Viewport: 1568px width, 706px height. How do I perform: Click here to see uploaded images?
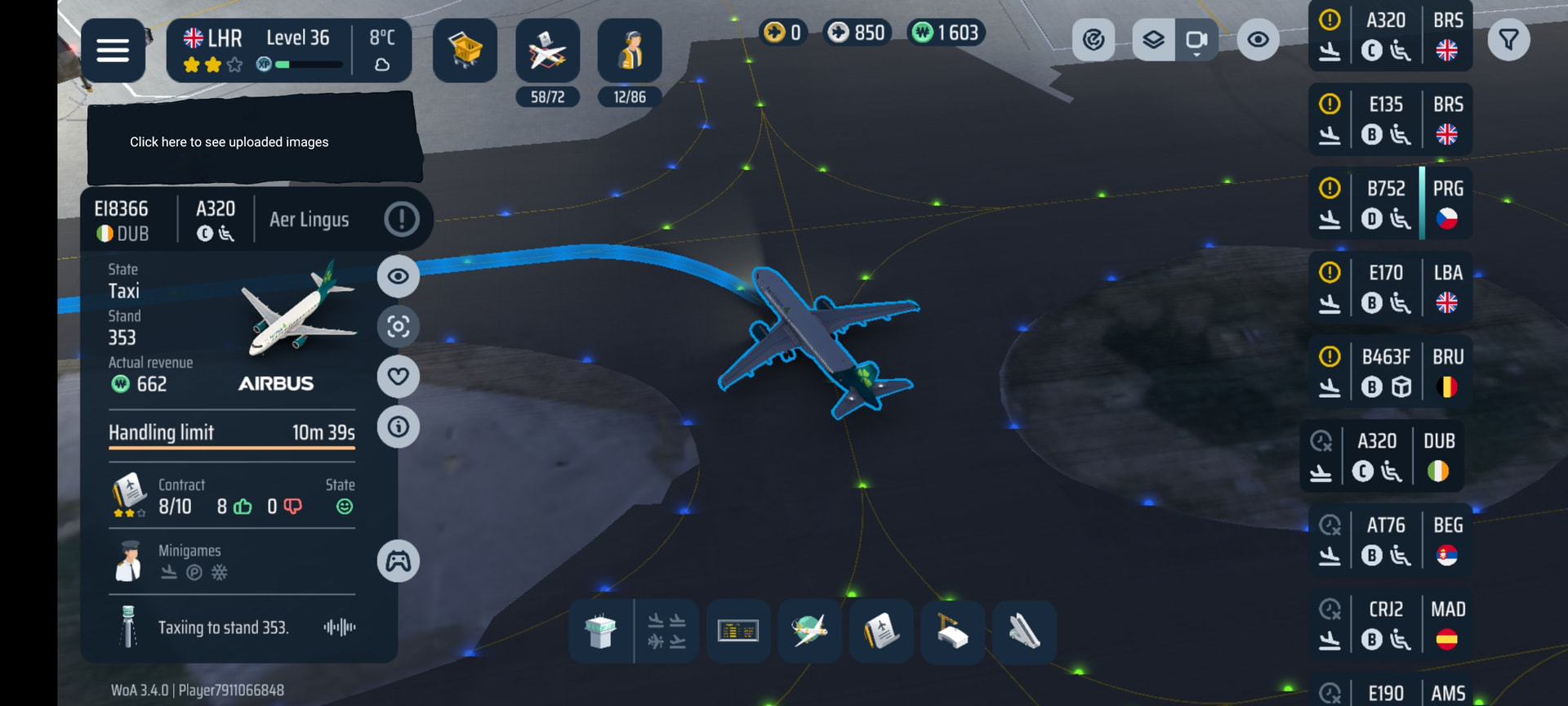(x=229, y=142)
